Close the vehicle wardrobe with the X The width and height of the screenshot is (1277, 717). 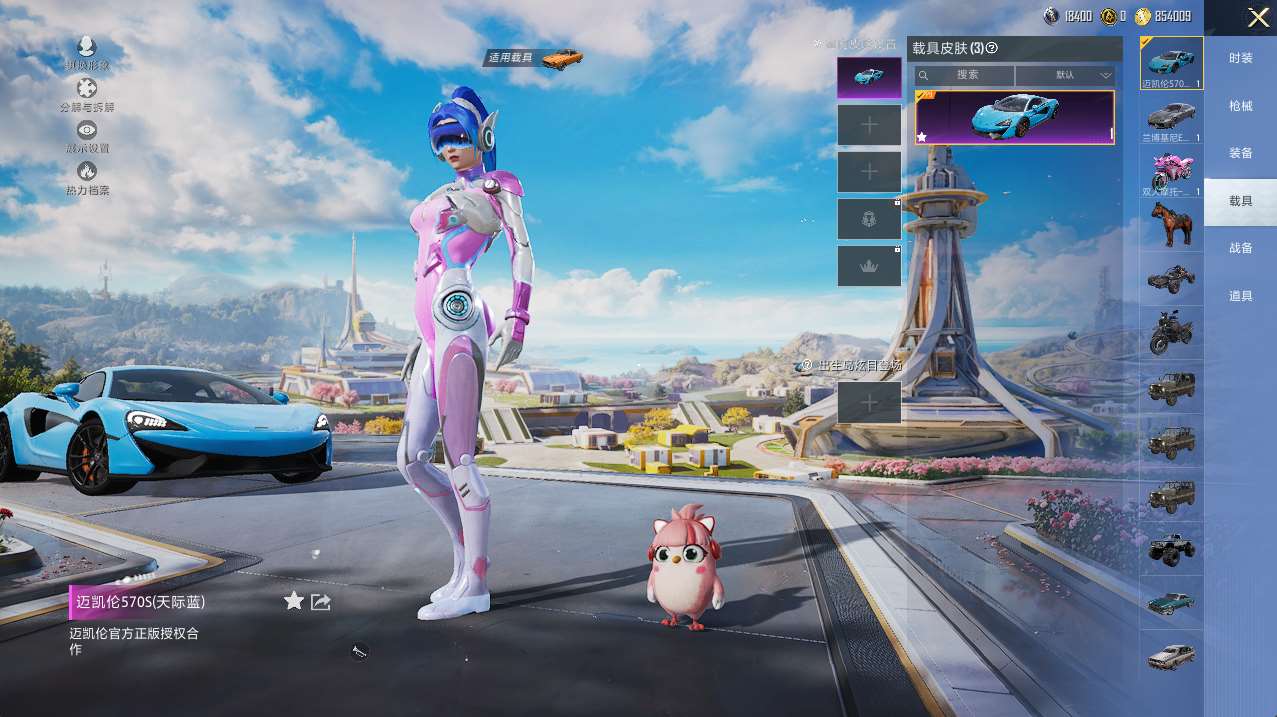pos(1258,17)
